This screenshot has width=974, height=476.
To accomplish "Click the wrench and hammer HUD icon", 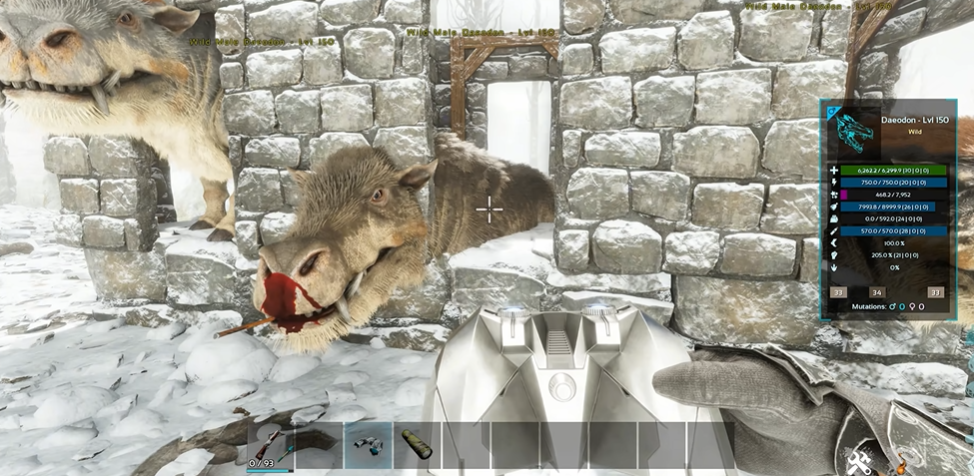I will click(858, 462).
